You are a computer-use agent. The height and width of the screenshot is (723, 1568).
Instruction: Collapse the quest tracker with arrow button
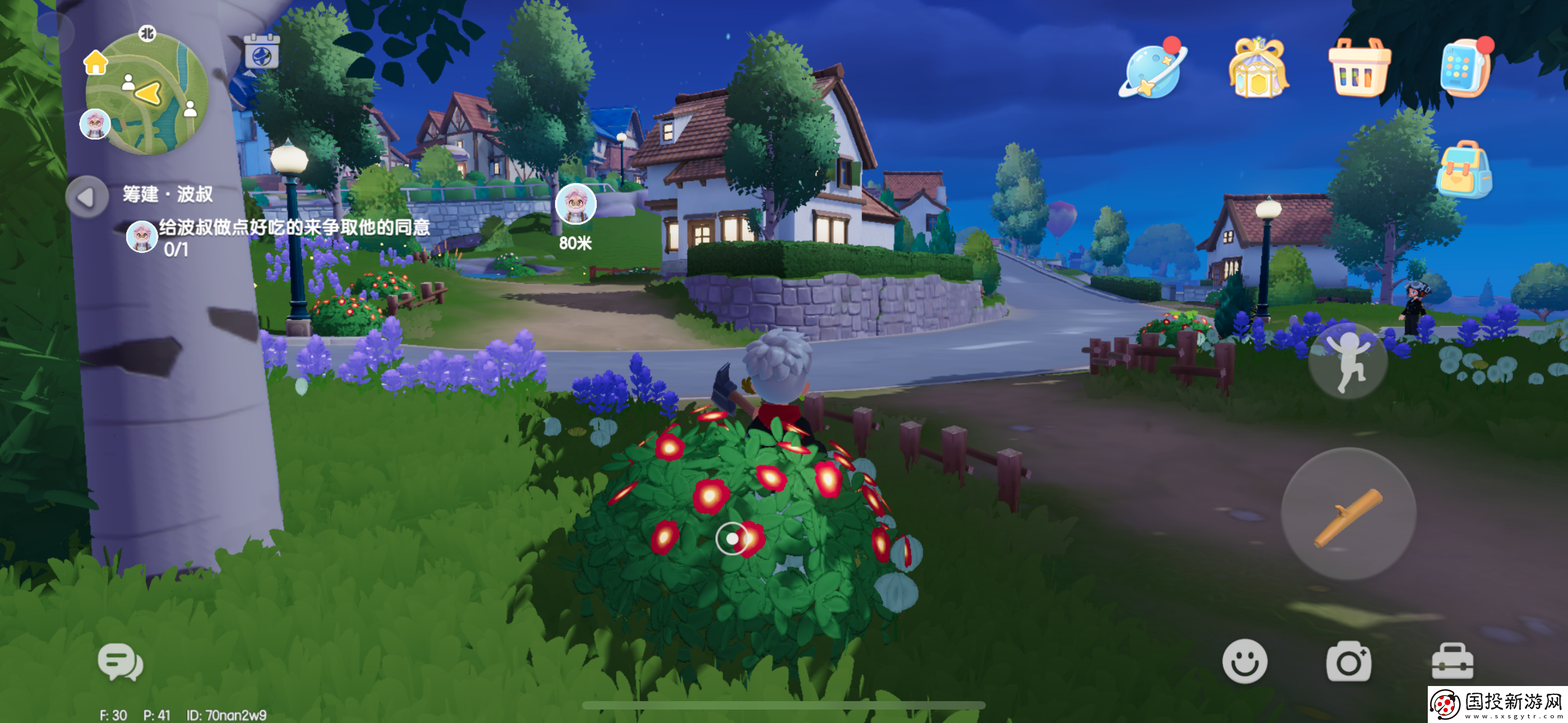coord(86,197)
